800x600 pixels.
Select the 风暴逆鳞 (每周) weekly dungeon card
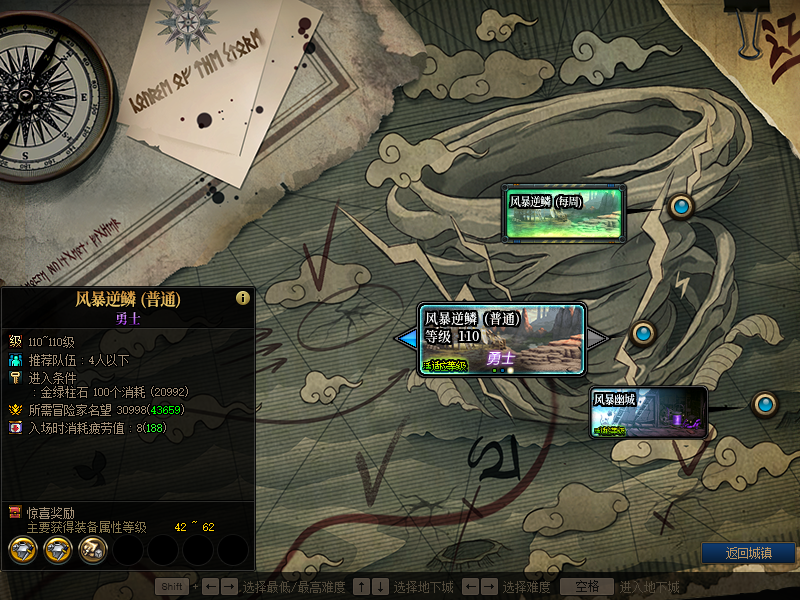click(x=564, y=213)
